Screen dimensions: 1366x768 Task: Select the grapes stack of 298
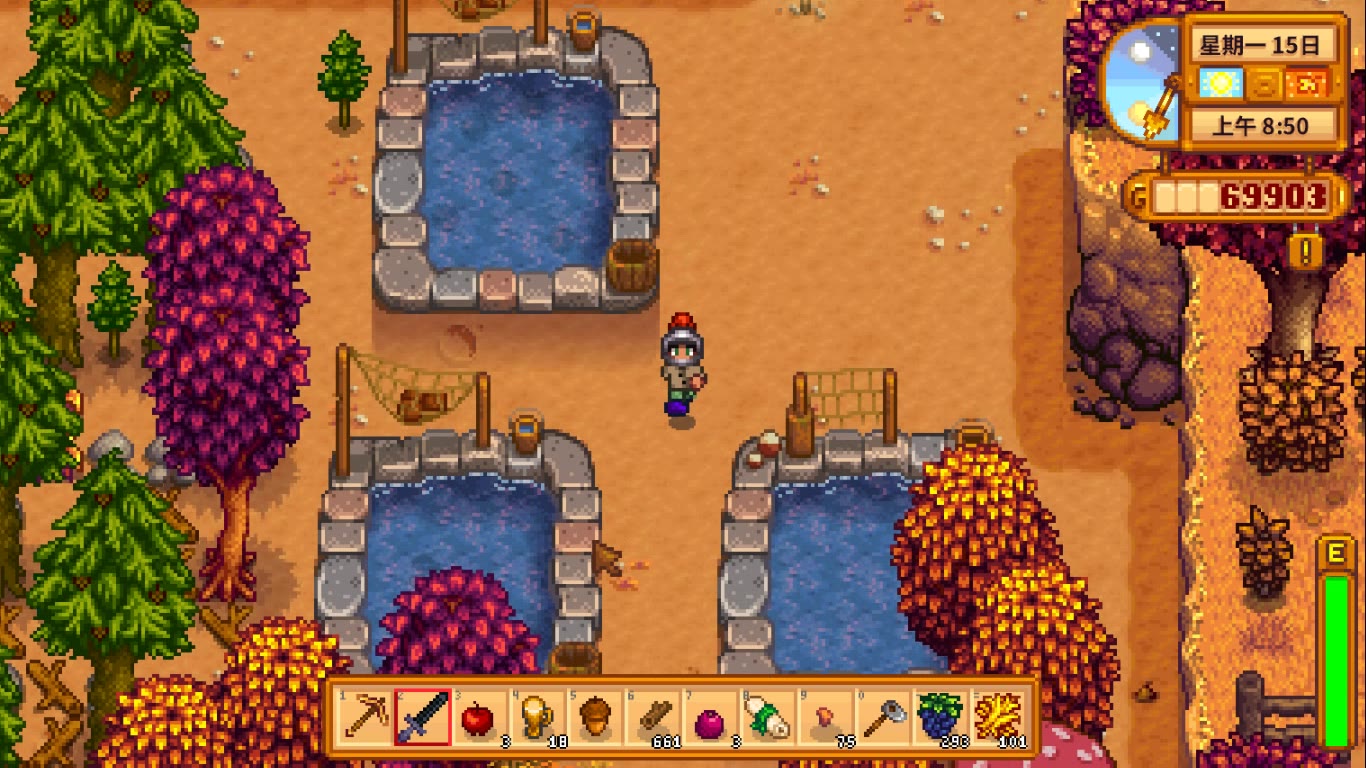point(941,716)
